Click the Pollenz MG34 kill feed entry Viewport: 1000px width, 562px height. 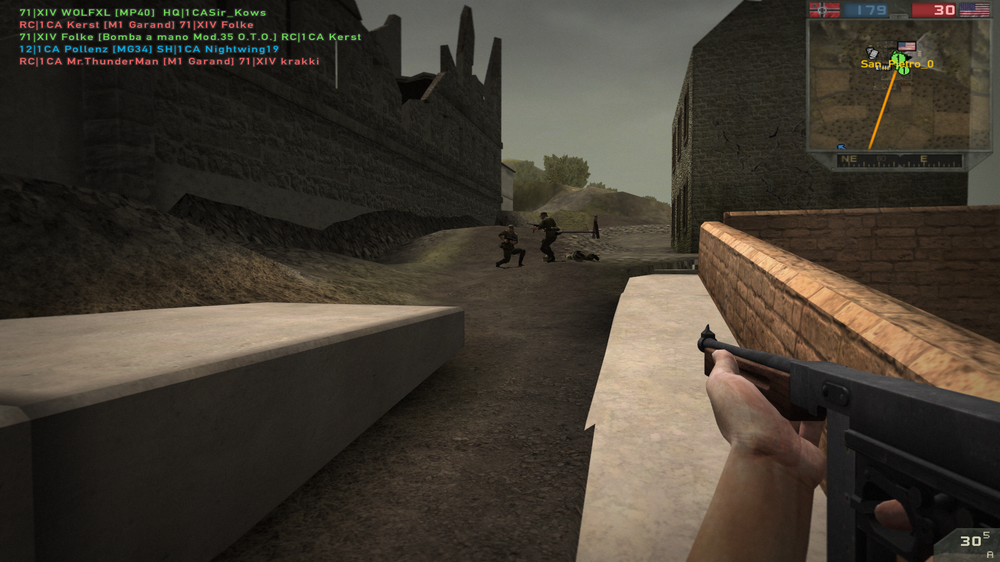(149, 49)
